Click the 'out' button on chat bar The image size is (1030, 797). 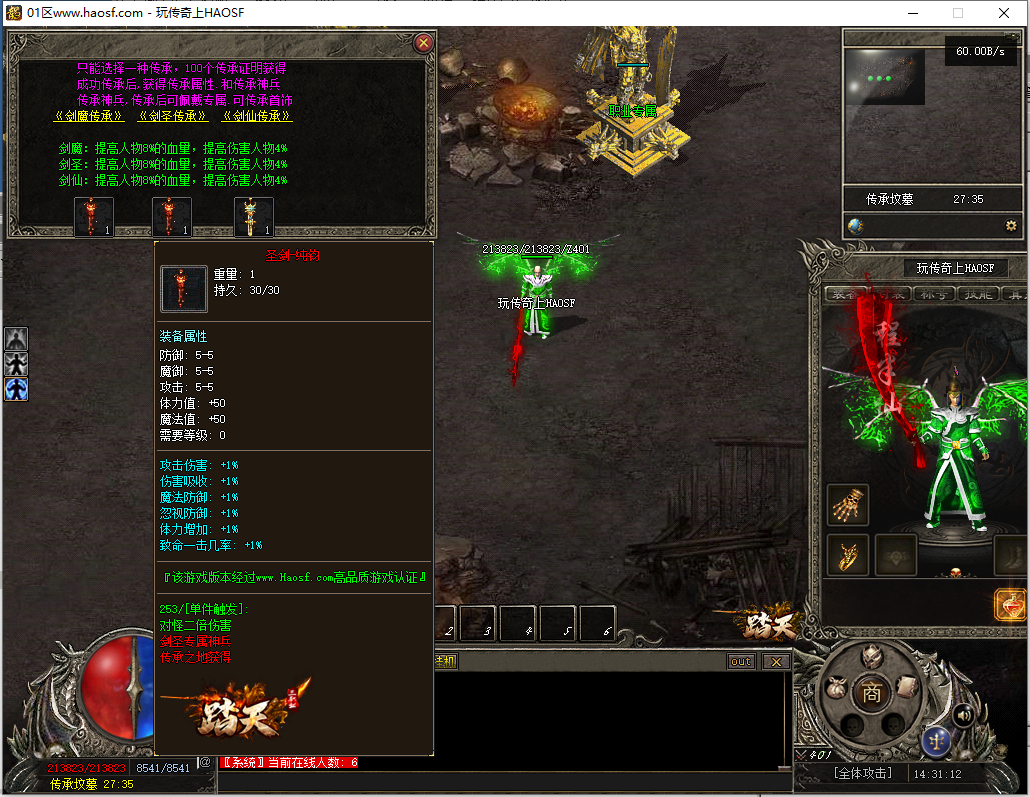point(741,662)
